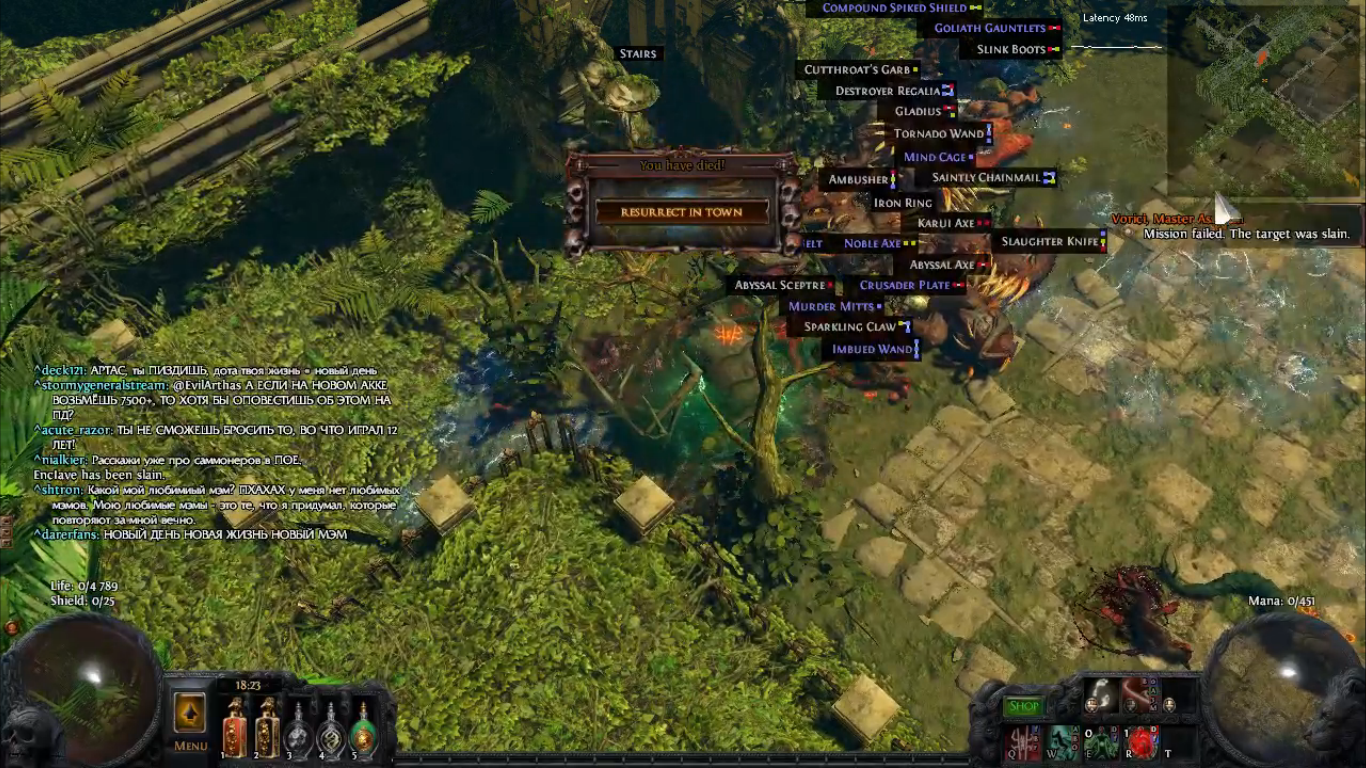Activate the red skill bound to Q

tap(1024, 742)
